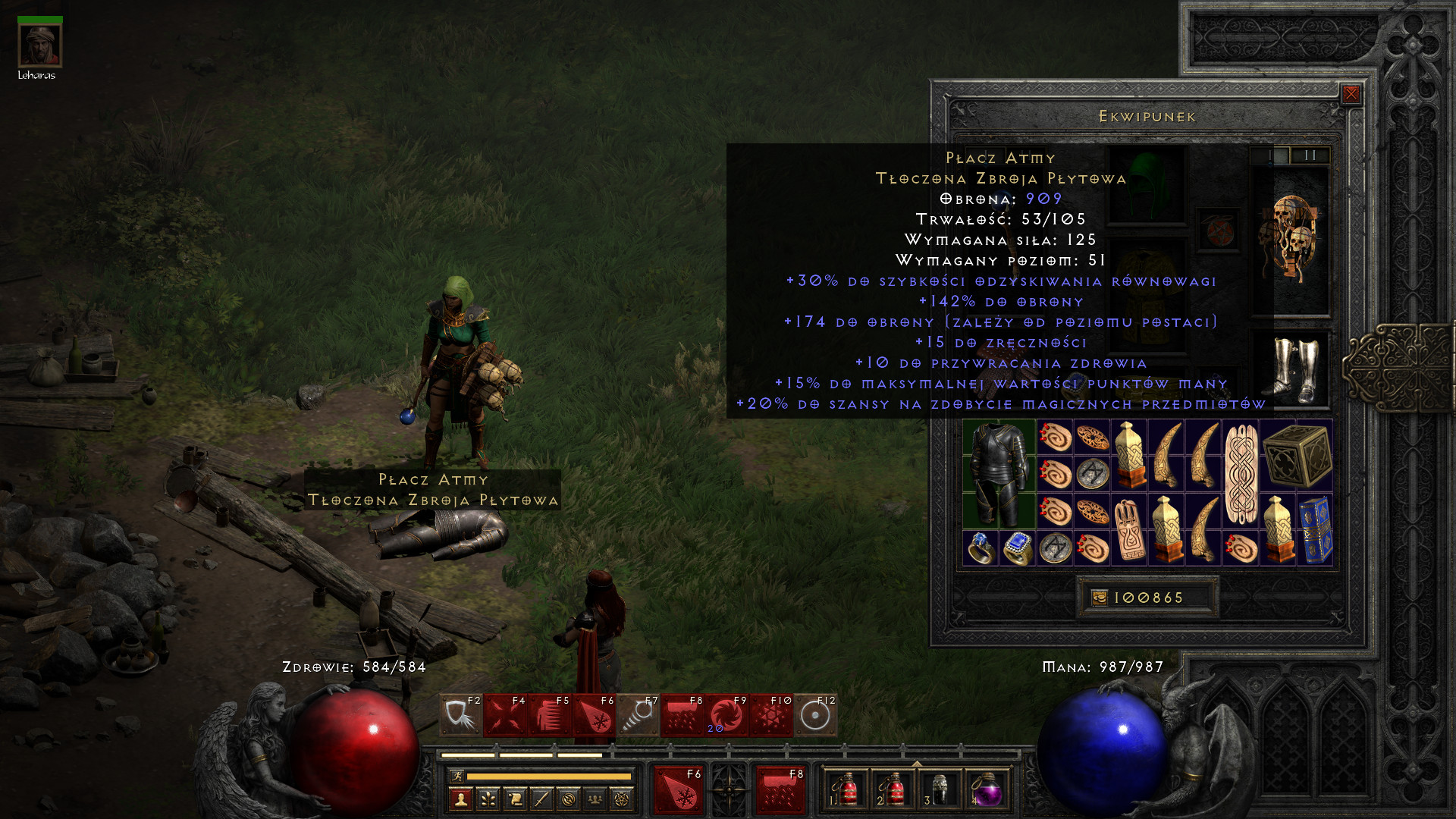Use the purple rejuvenation potion in belt
Viewport: 1456px width, 819px height.
[987, 791]
